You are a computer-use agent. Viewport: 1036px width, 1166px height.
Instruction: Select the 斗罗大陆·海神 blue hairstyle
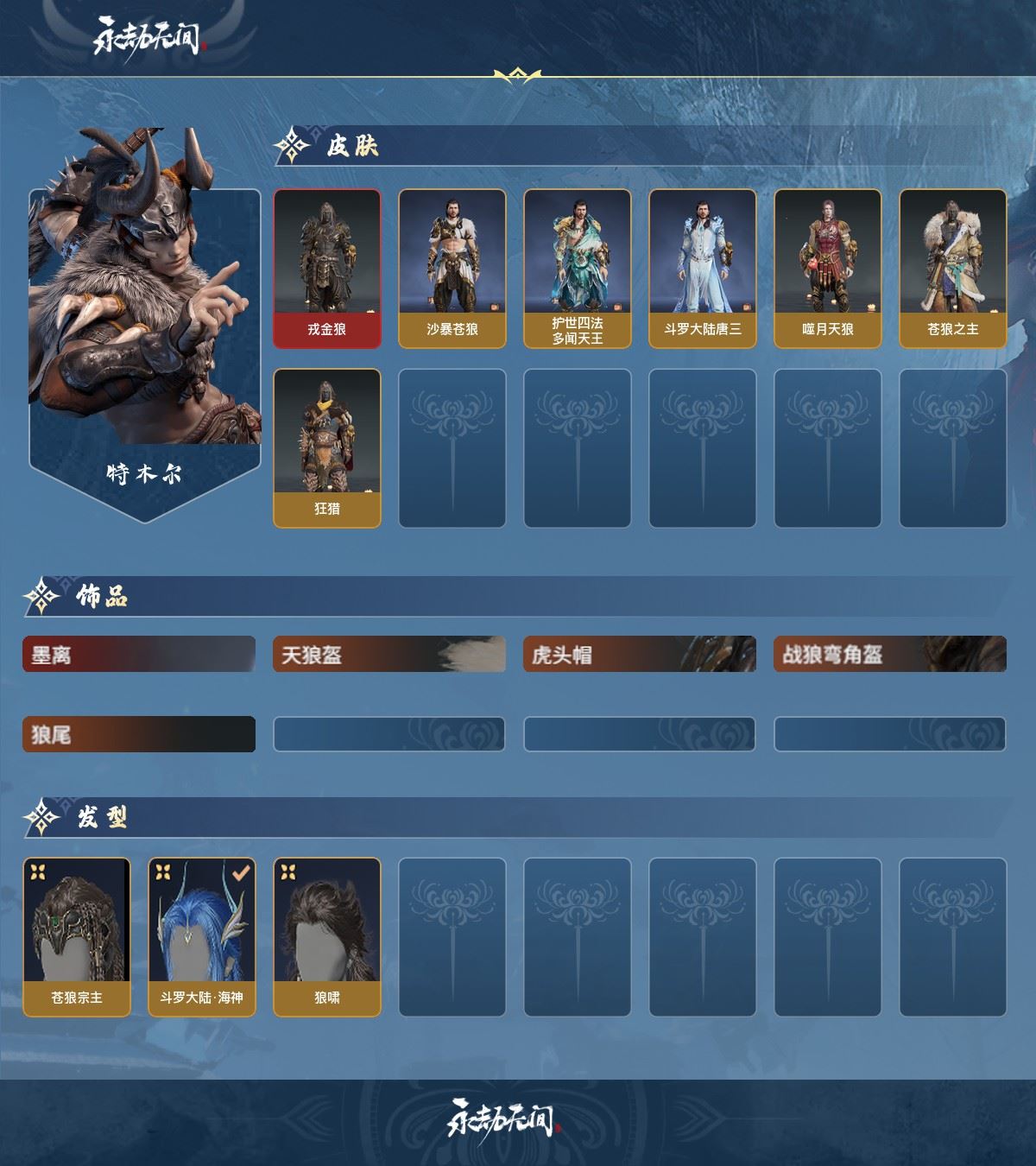click(x=202, y=936)
